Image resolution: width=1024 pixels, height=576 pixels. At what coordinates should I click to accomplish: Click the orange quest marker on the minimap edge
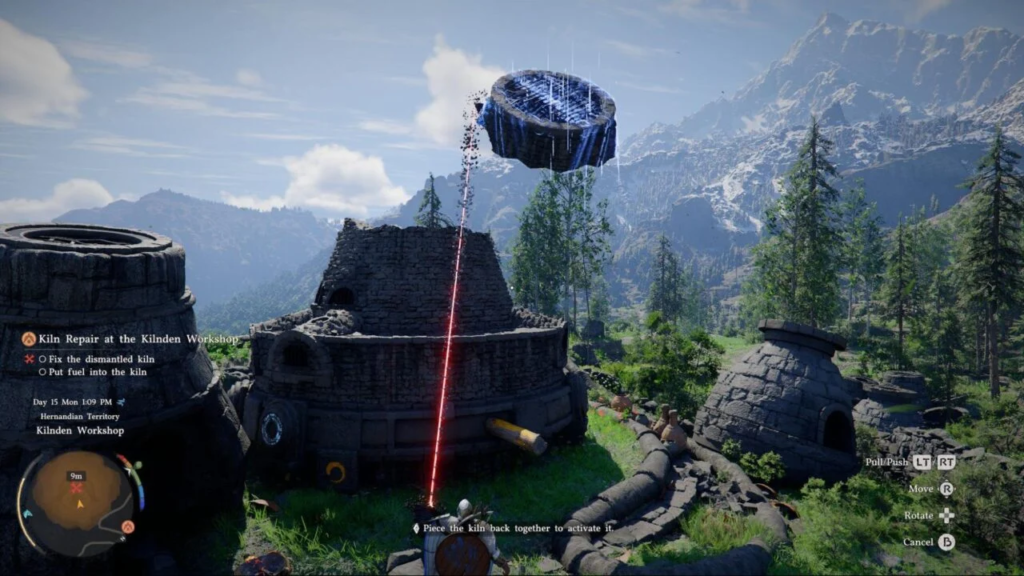(128, 527)
